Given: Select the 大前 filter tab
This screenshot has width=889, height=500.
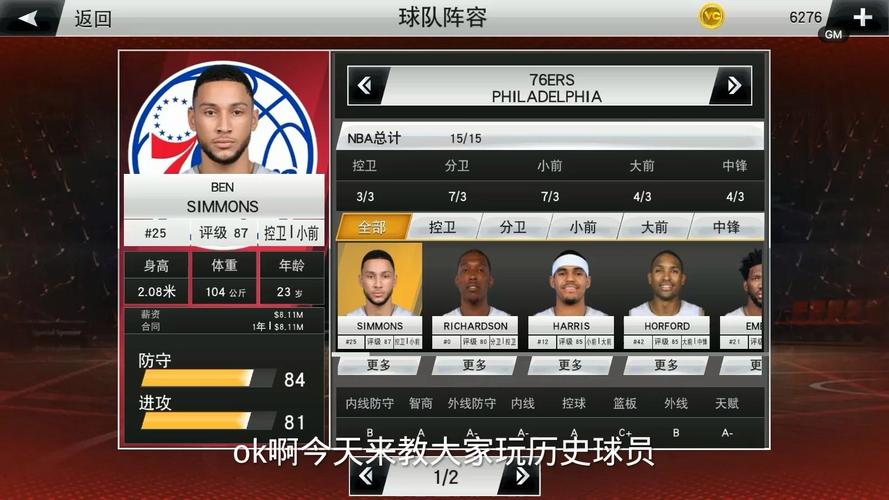Looking at the screenshot, I should [654, 227].
